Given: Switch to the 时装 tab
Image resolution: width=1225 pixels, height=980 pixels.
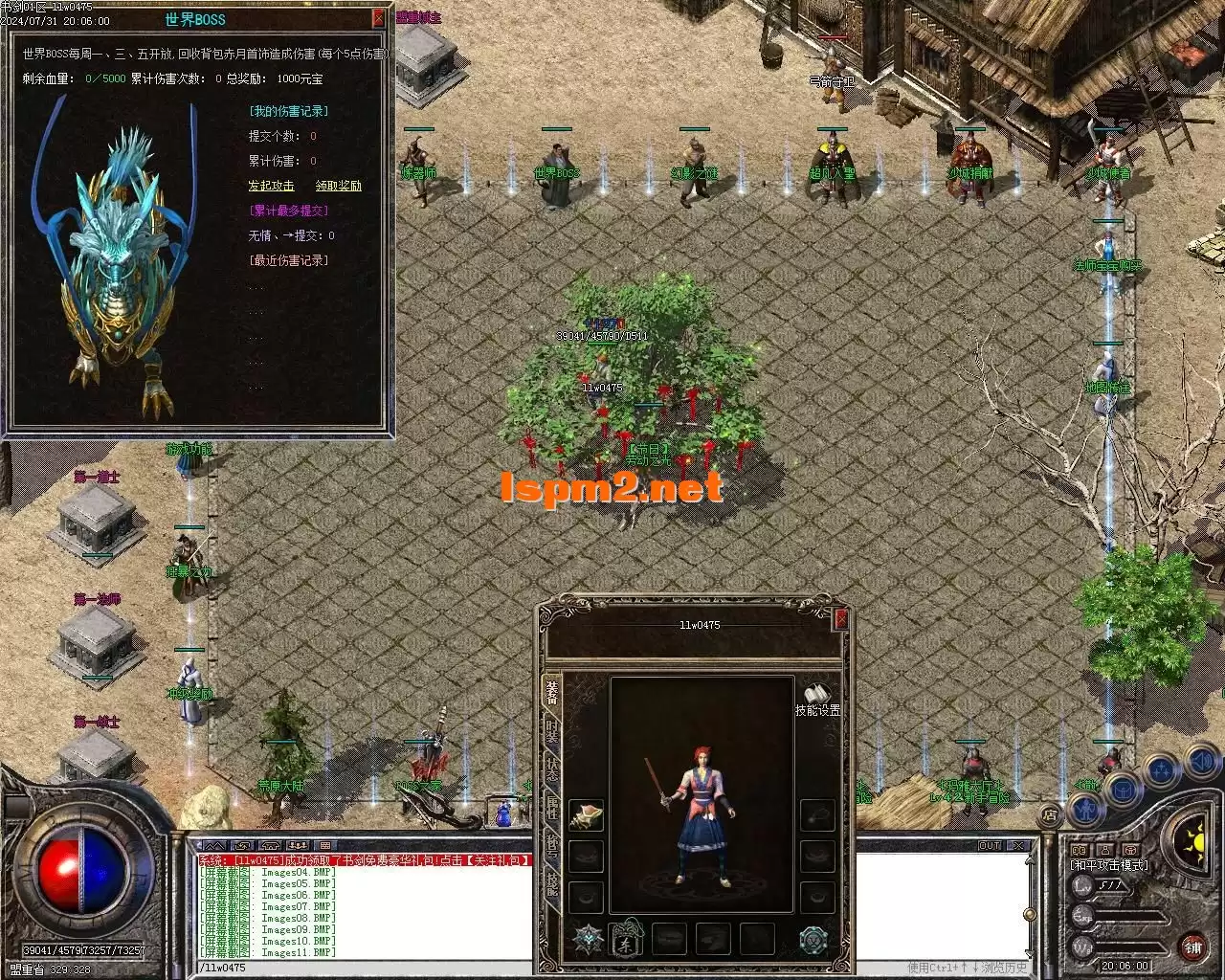Looking at the screenshot, I should pos(552,732).
